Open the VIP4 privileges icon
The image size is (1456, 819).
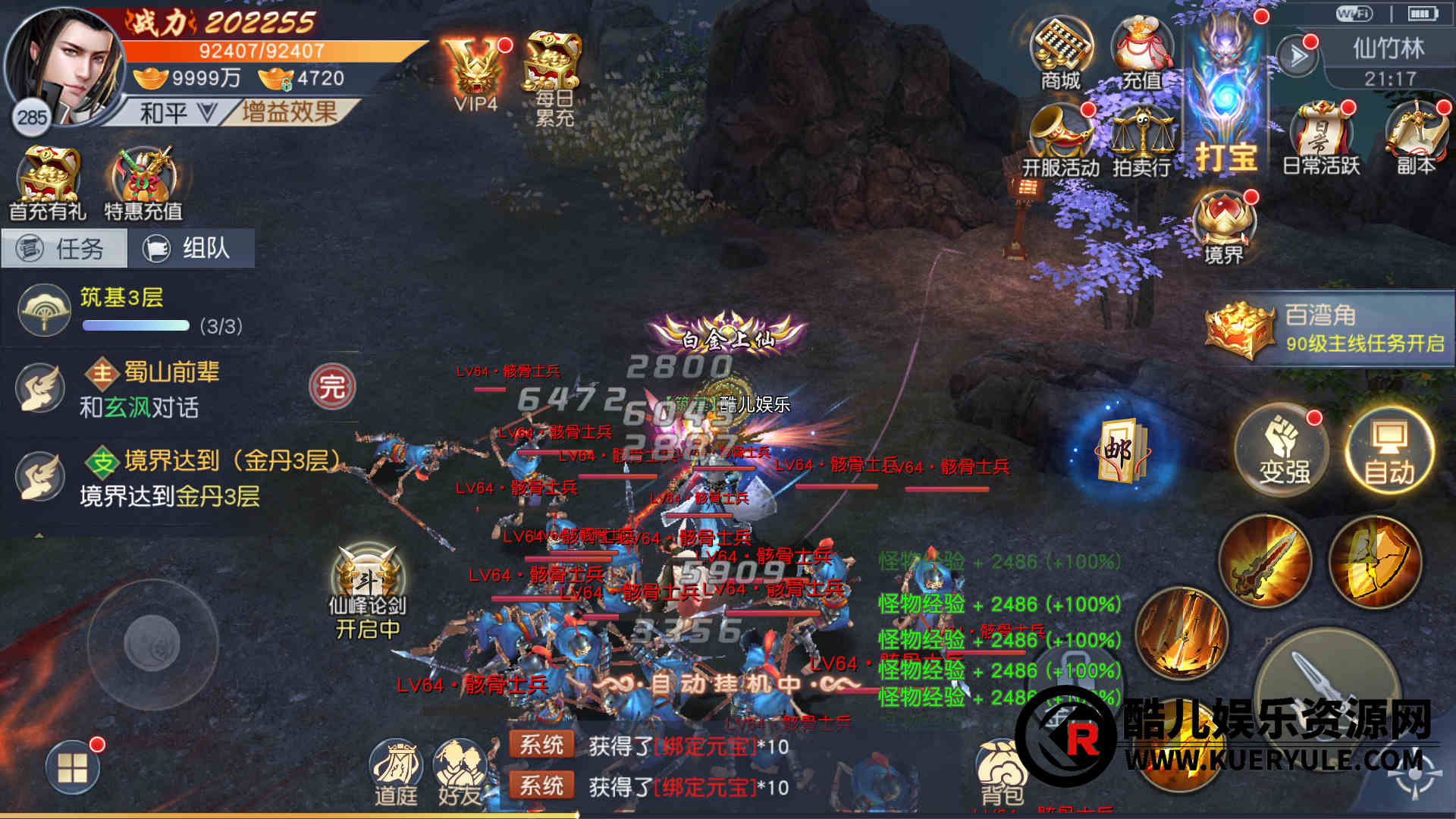476,74
